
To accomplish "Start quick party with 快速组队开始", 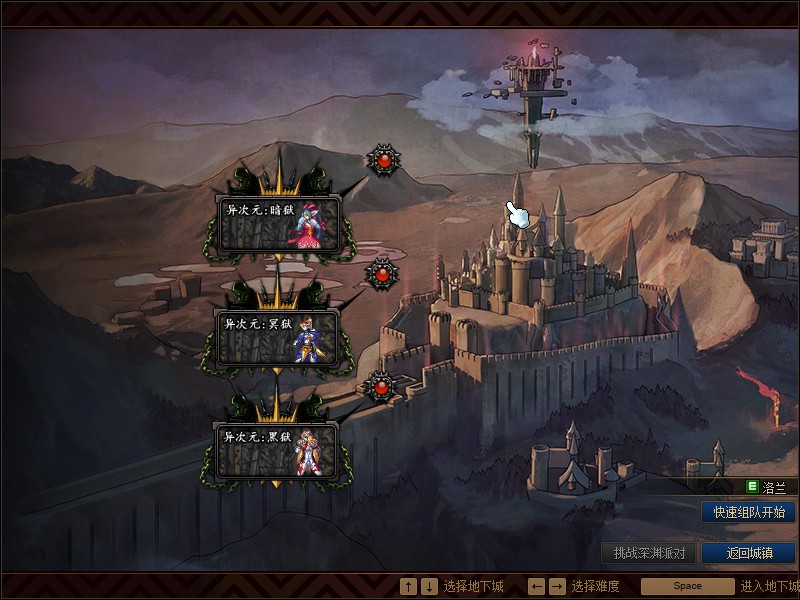I will coord(748,512).
